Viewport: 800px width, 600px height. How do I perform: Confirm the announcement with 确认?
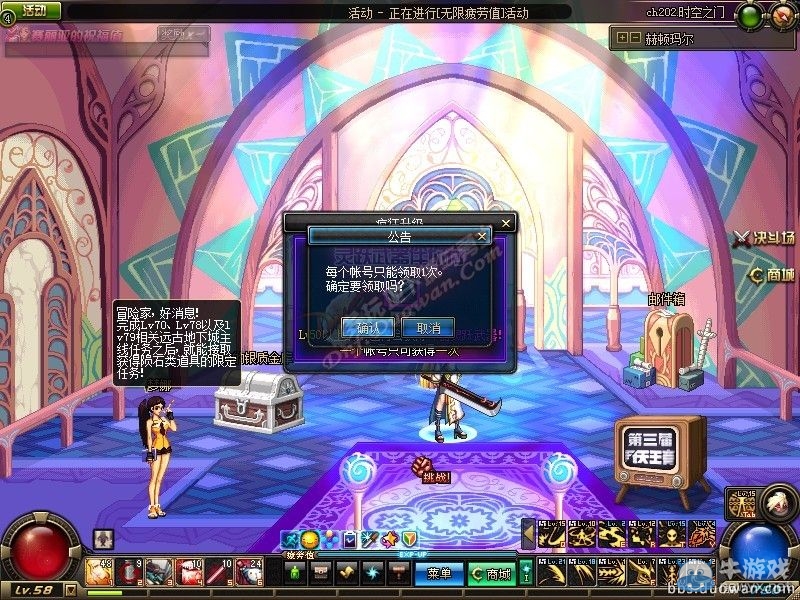[367, 328]
